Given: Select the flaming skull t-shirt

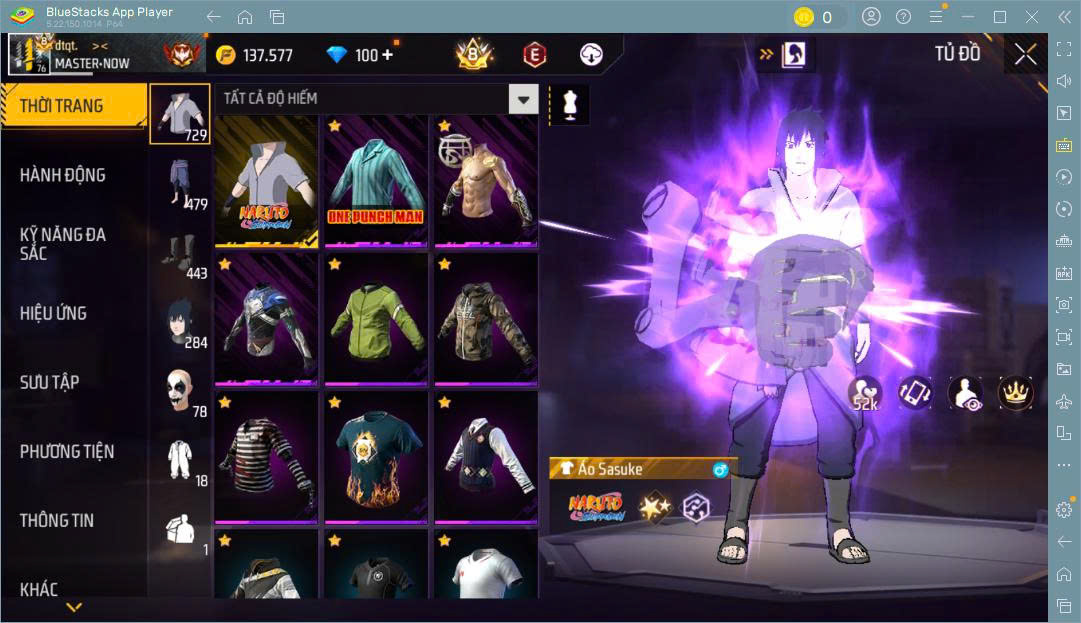Looking at the screenshot, I should (376, 456).
